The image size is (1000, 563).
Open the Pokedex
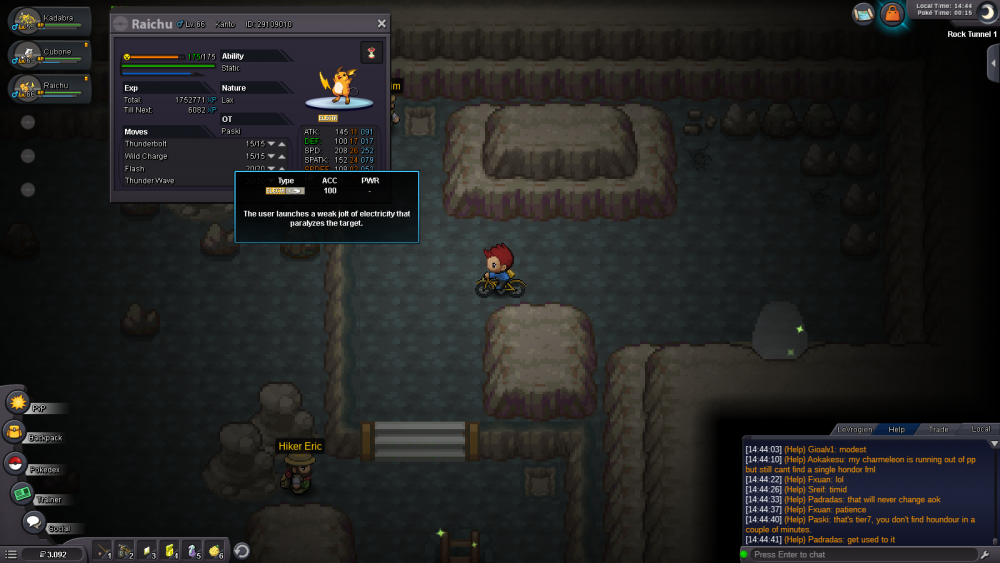pos(15,463)
